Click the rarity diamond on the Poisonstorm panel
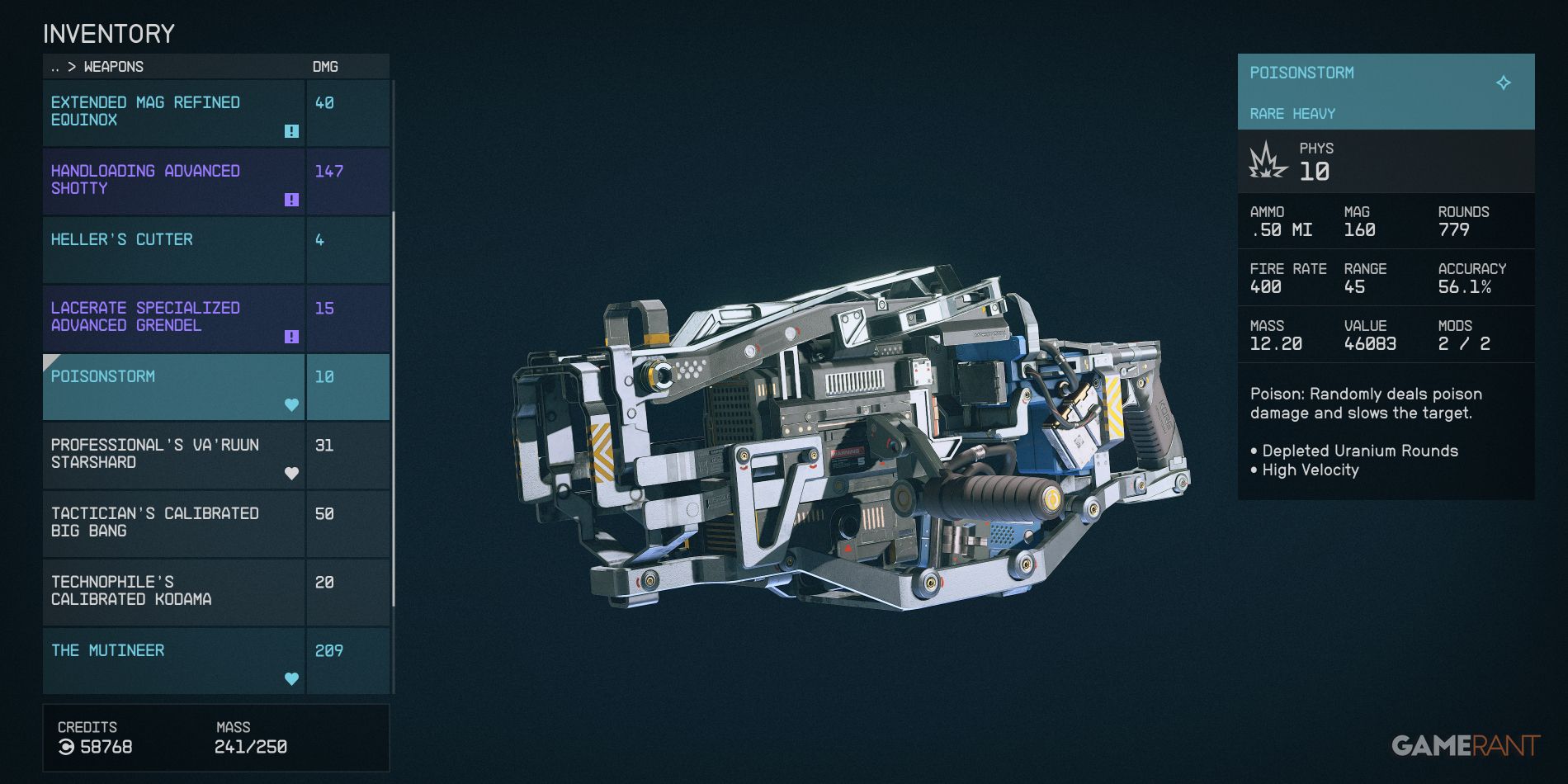Screen dimensions: 1568x784 [1505, 82]
